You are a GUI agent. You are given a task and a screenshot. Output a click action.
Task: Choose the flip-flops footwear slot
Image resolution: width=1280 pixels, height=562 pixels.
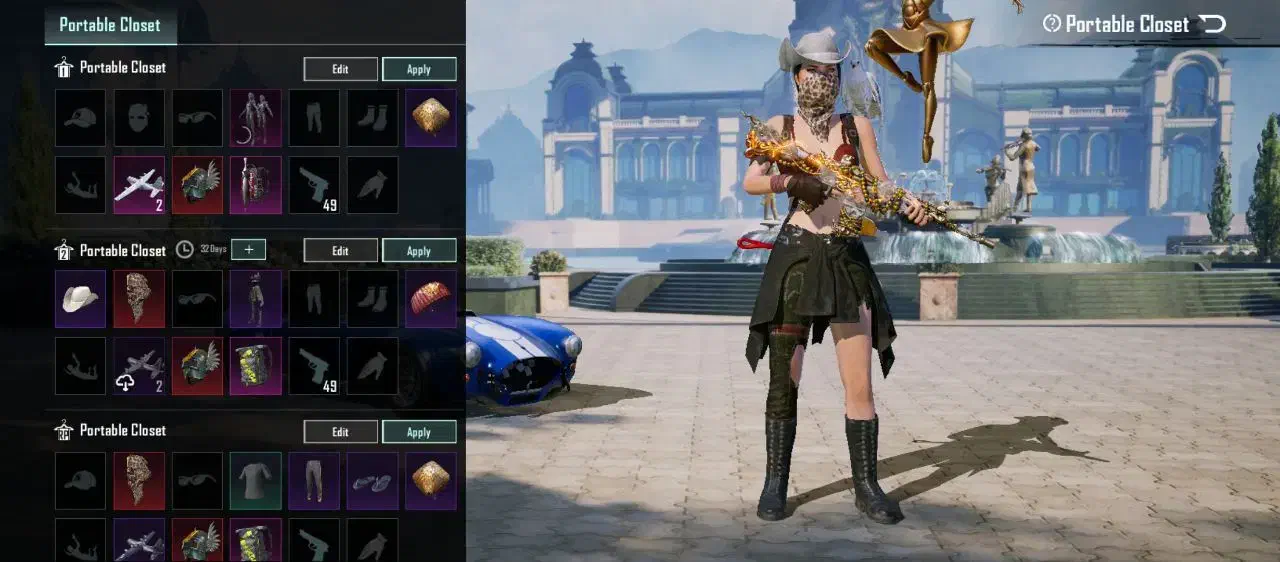(373, 481)
